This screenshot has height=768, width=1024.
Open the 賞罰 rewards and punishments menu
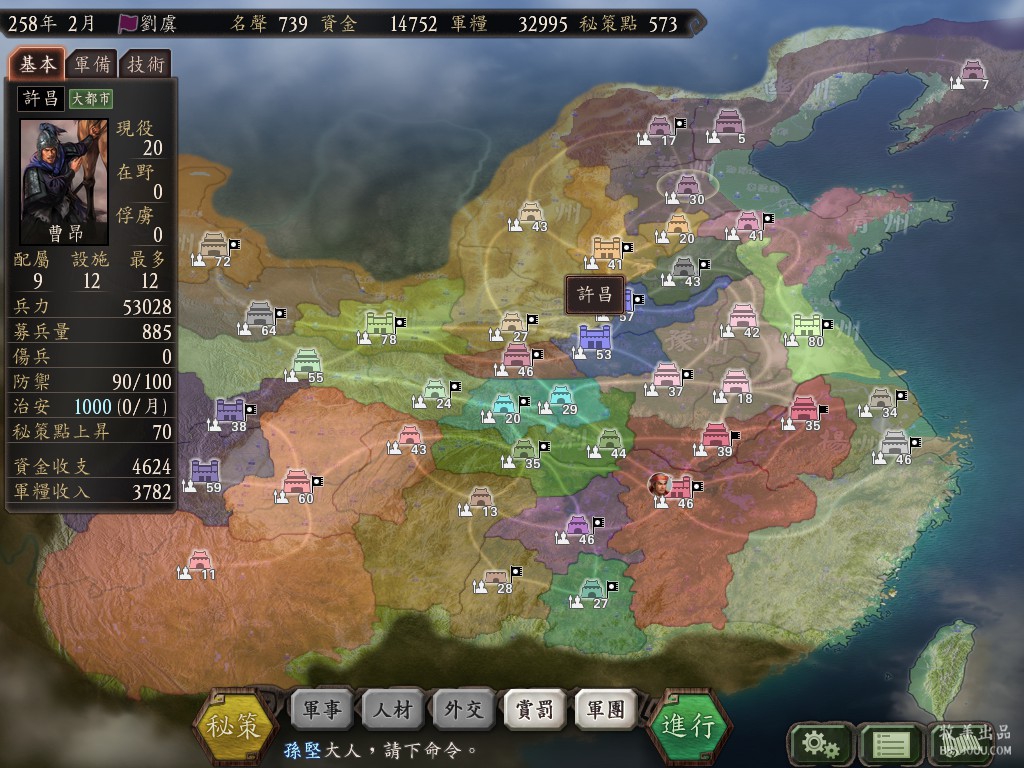click(535, 710)
